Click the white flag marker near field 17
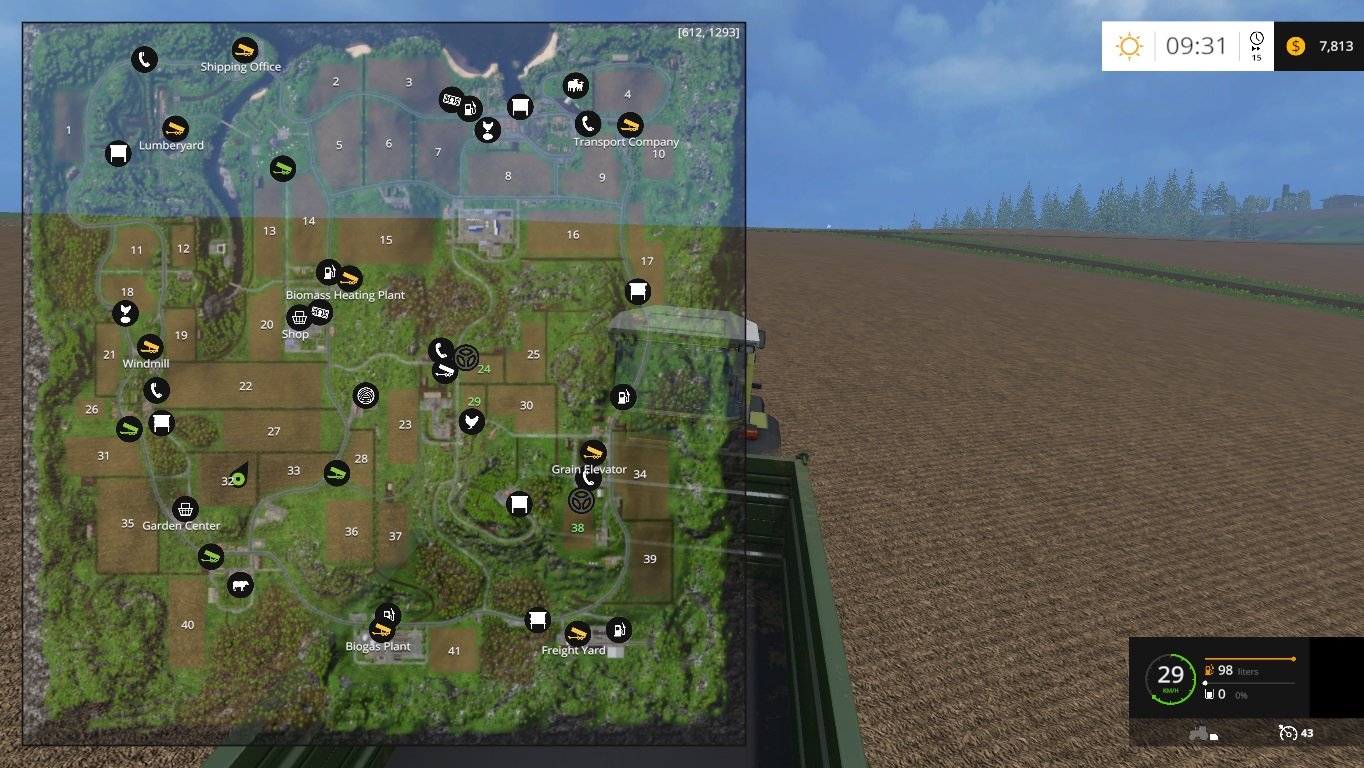Screen dimensions: 1364x768 coord(638,291)
